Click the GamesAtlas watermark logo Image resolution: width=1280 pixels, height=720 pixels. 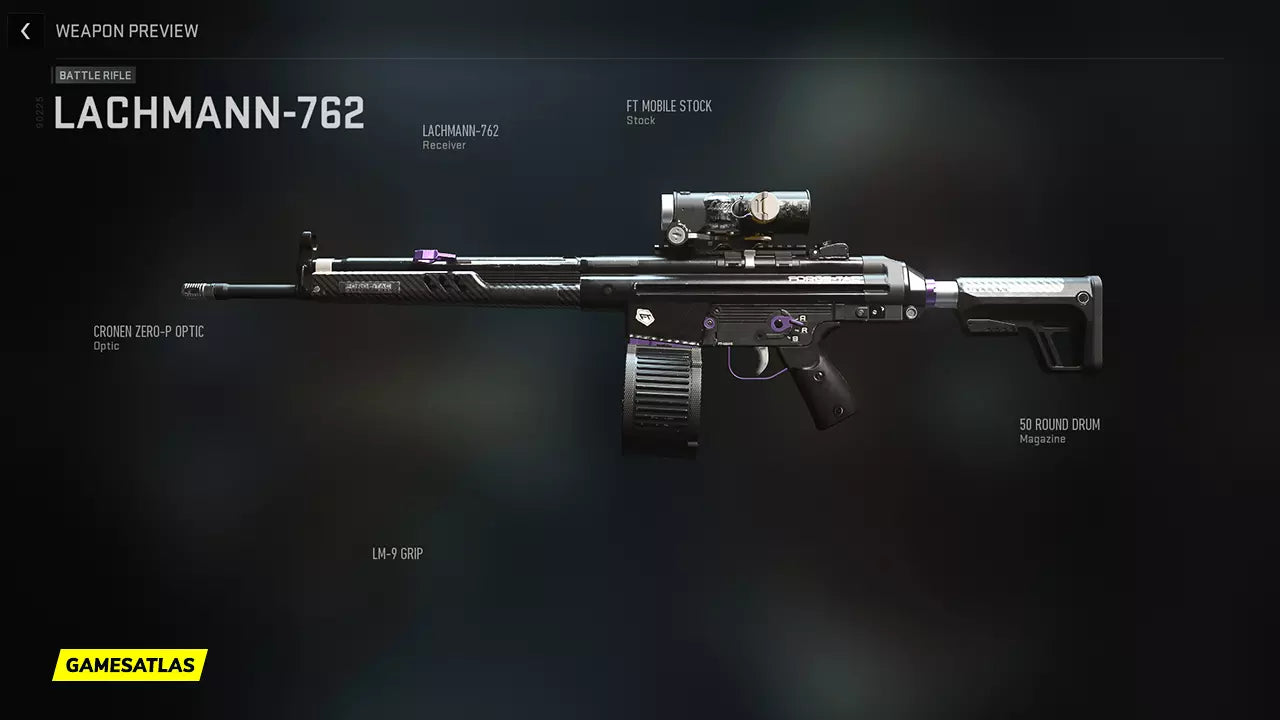pyautogui.click(x=130, y=665)
